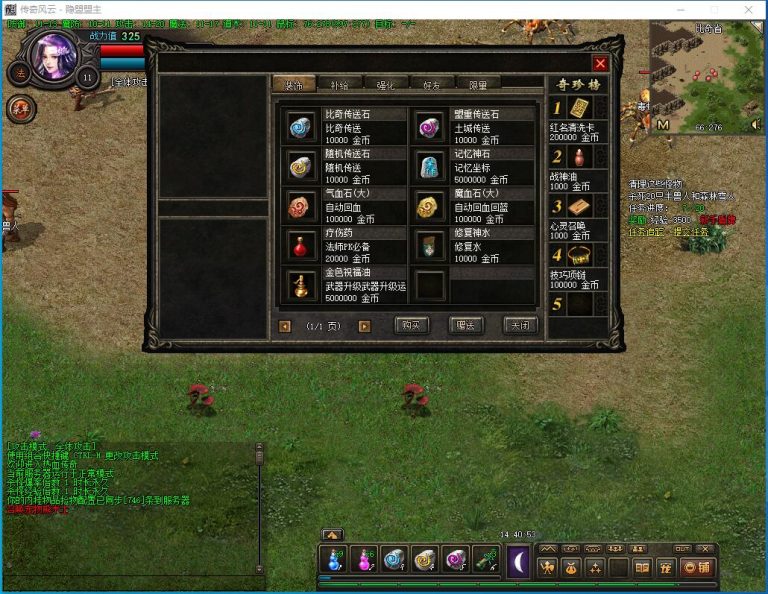Maximize the game window
Image resolution: width=768 pixels, height=594 pixels.
point(710,9)
